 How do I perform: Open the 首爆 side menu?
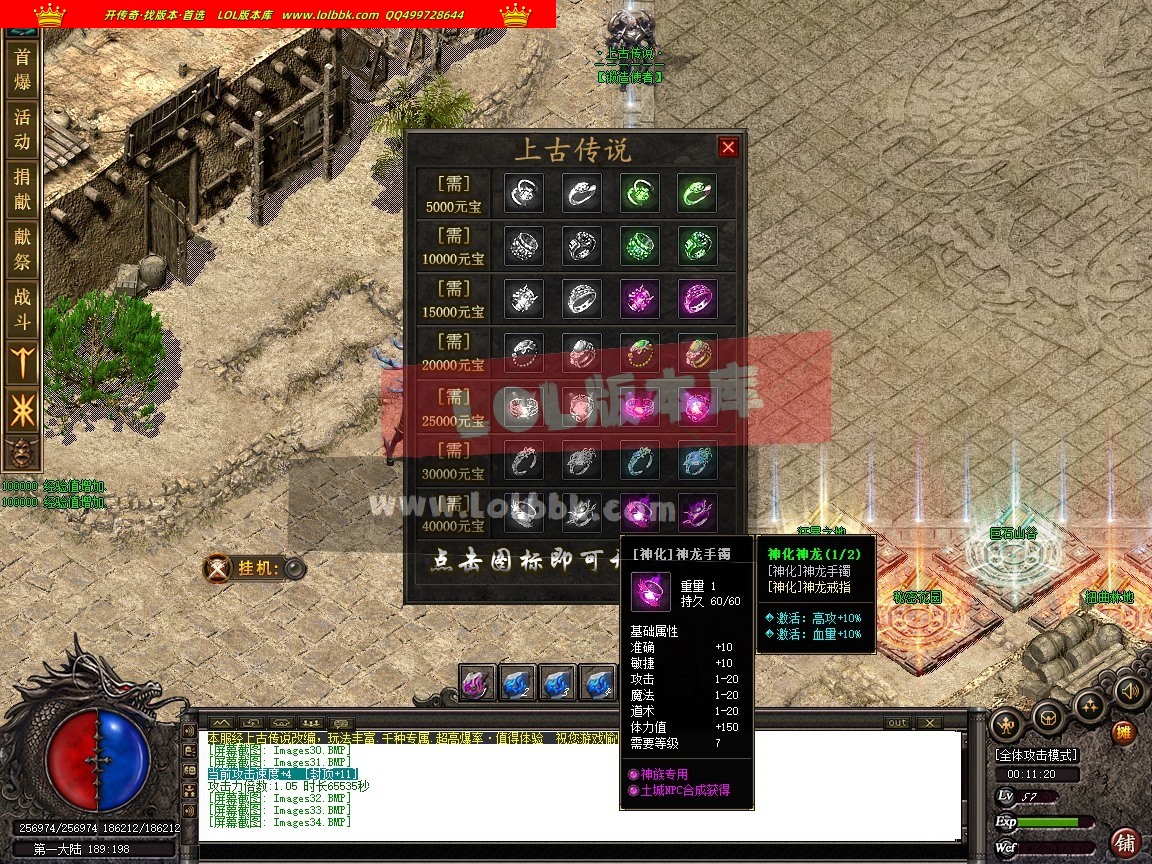point(22,70)
